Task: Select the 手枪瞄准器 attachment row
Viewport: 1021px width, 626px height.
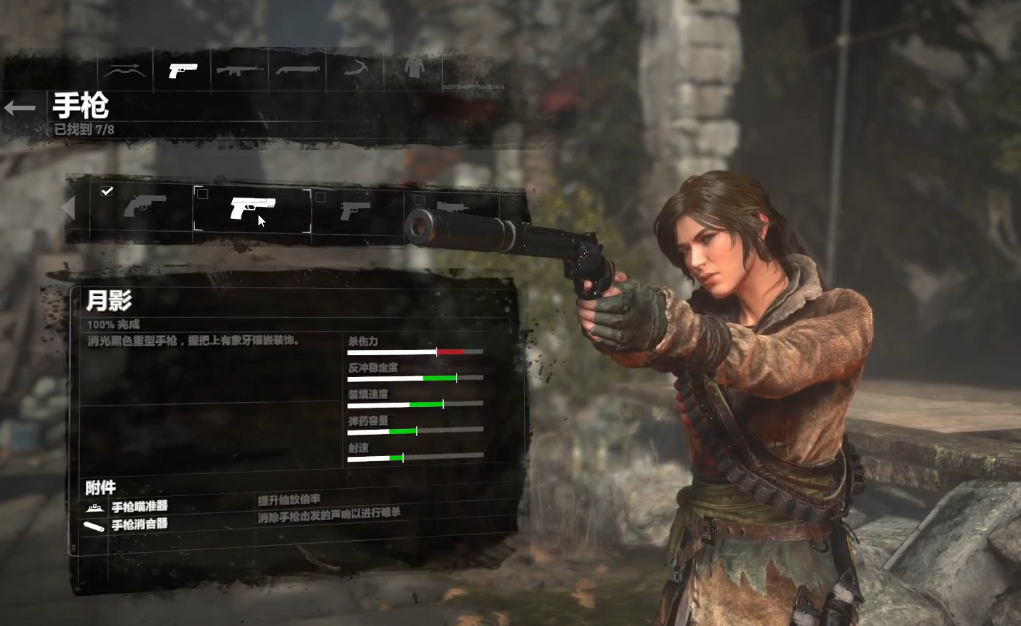Action: [140, 507]
